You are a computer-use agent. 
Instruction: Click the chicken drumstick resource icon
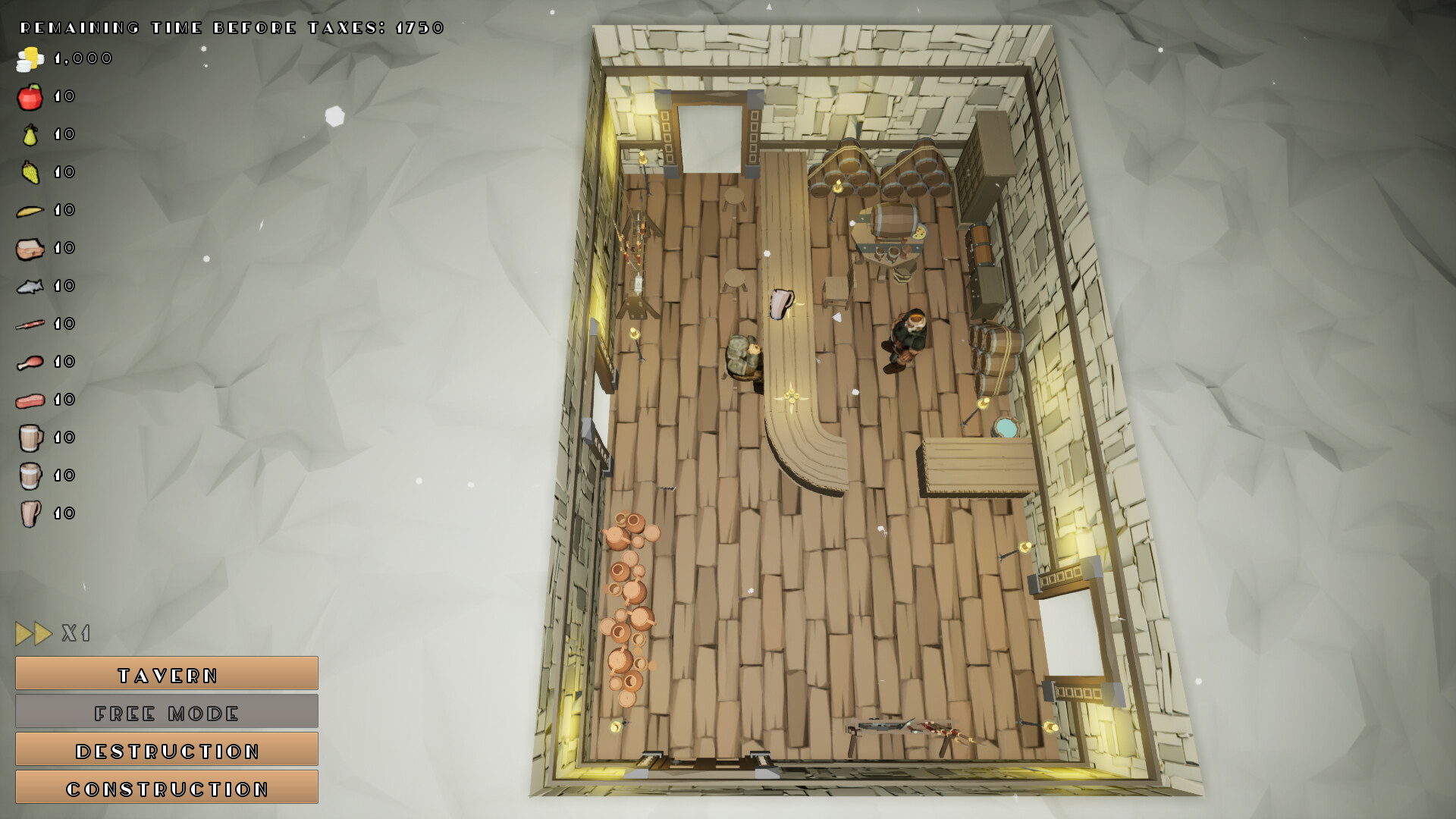29,362
